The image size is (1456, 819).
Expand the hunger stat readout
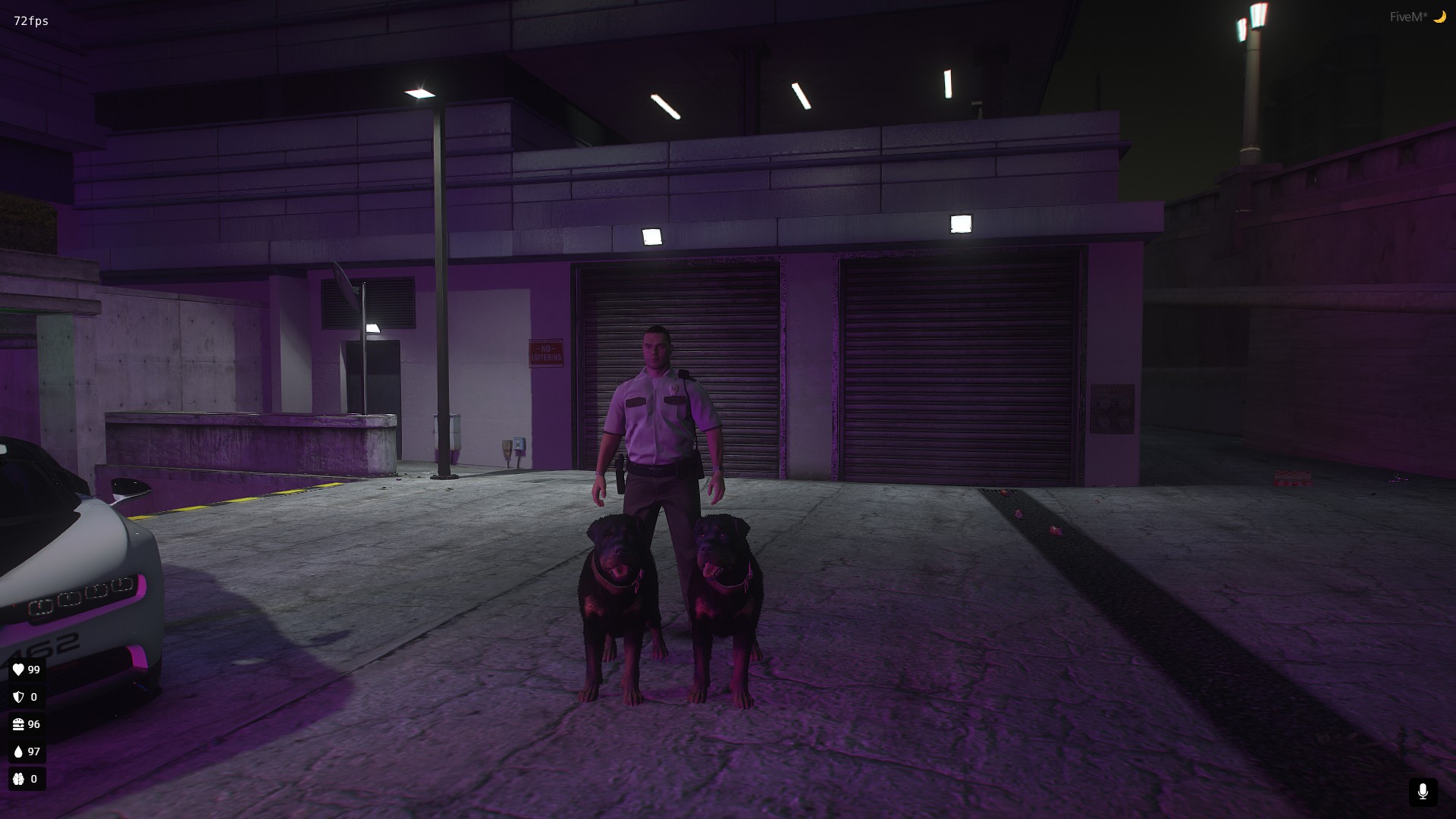[26, 724]
